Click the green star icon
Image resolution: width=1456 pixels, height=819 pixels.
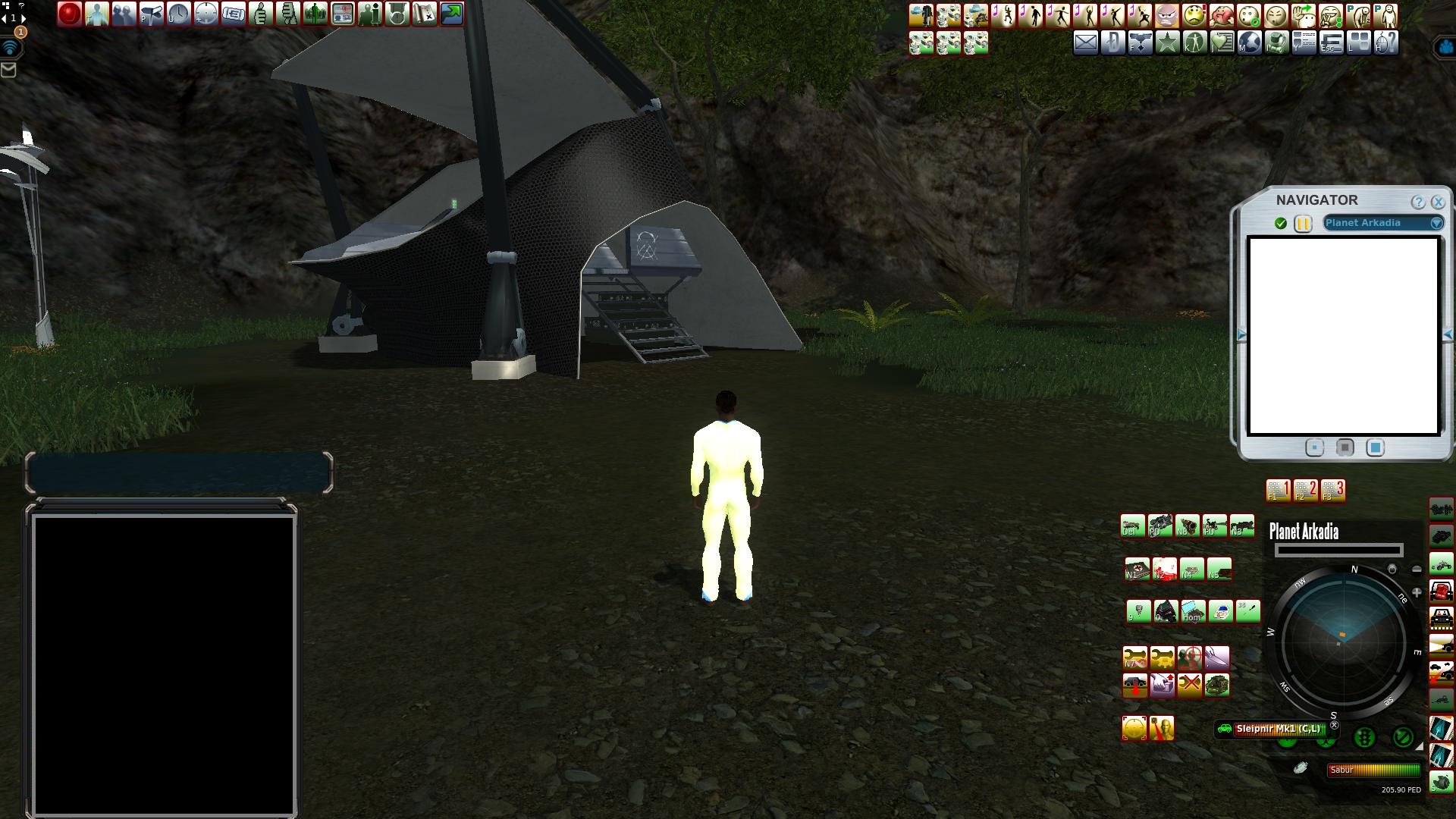pyautogui.click(x=1167, y=43)
